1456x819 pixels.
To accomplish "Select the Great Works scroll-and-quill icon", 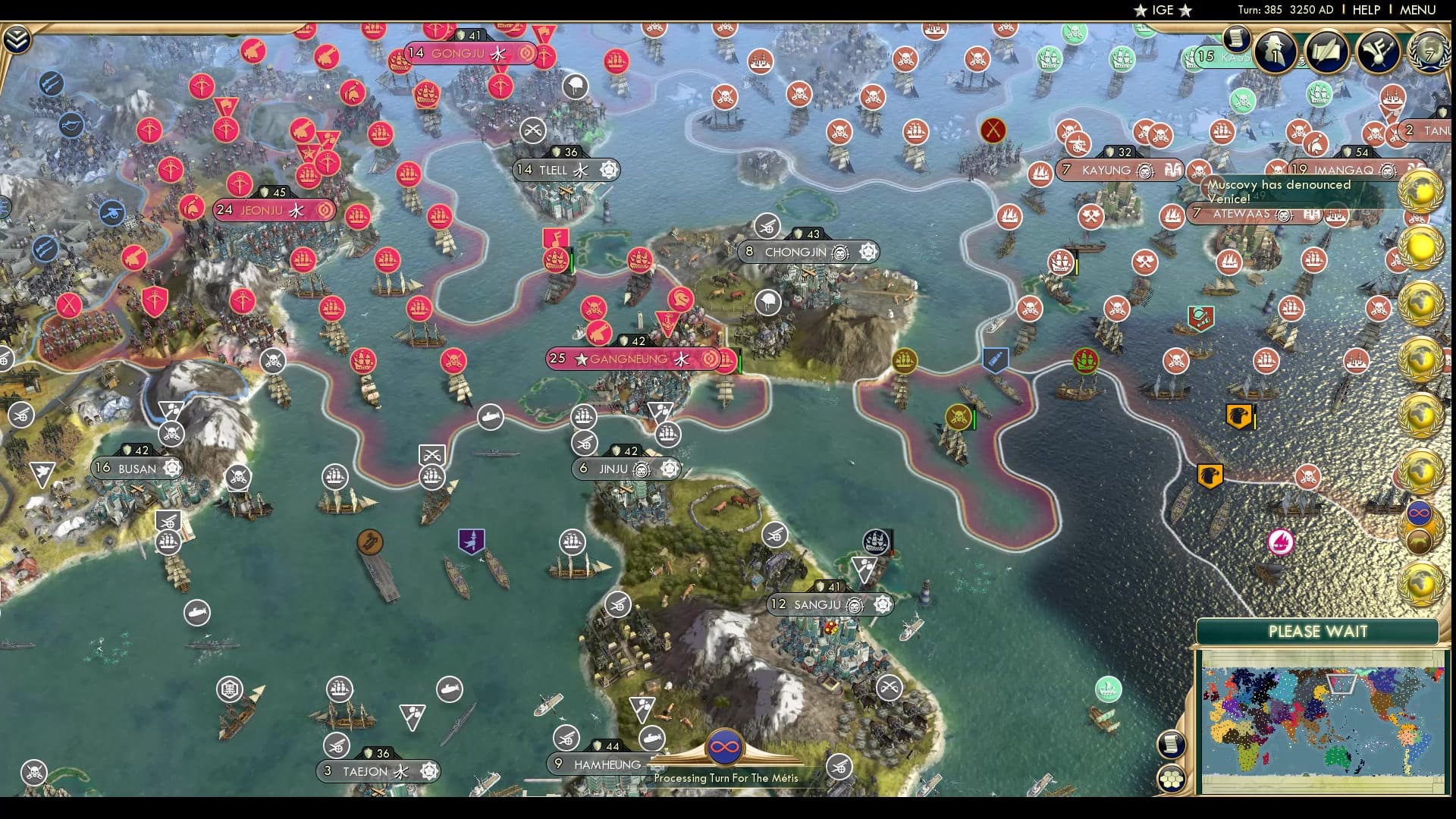I will click(1327, 51).
